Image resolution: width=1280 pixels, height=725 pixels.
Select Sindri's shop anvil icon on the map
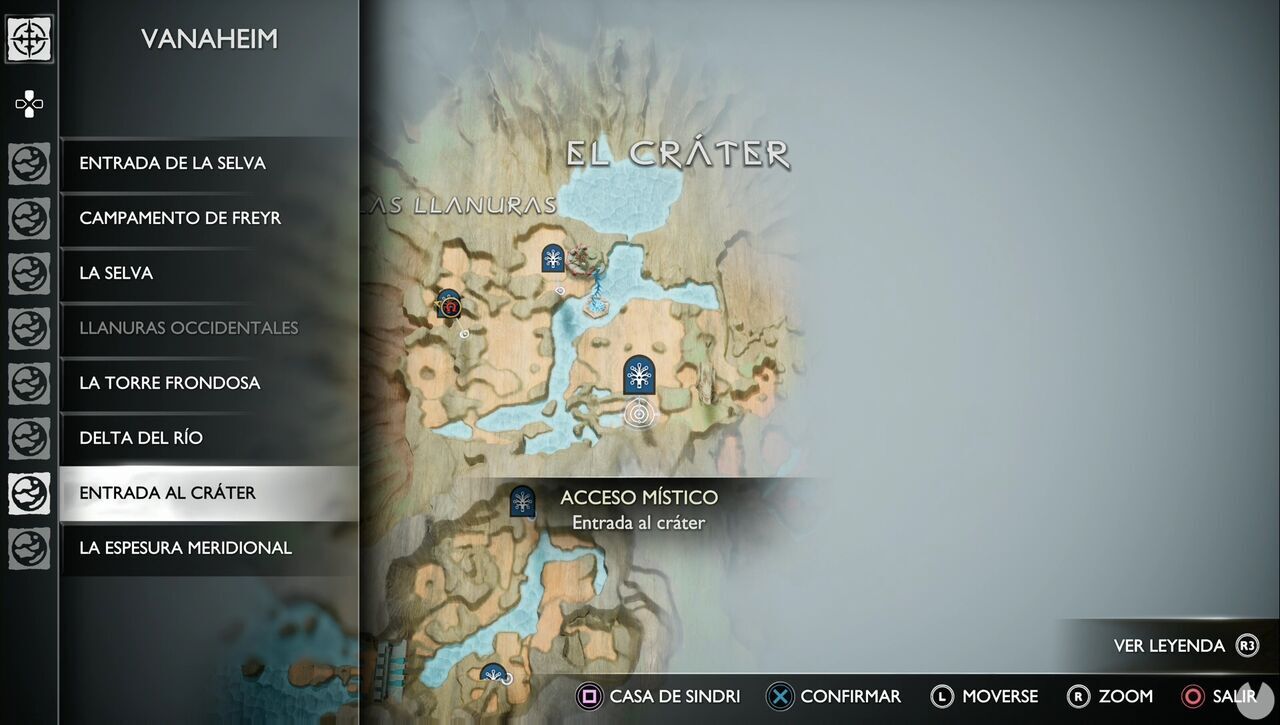coord(449,306)
